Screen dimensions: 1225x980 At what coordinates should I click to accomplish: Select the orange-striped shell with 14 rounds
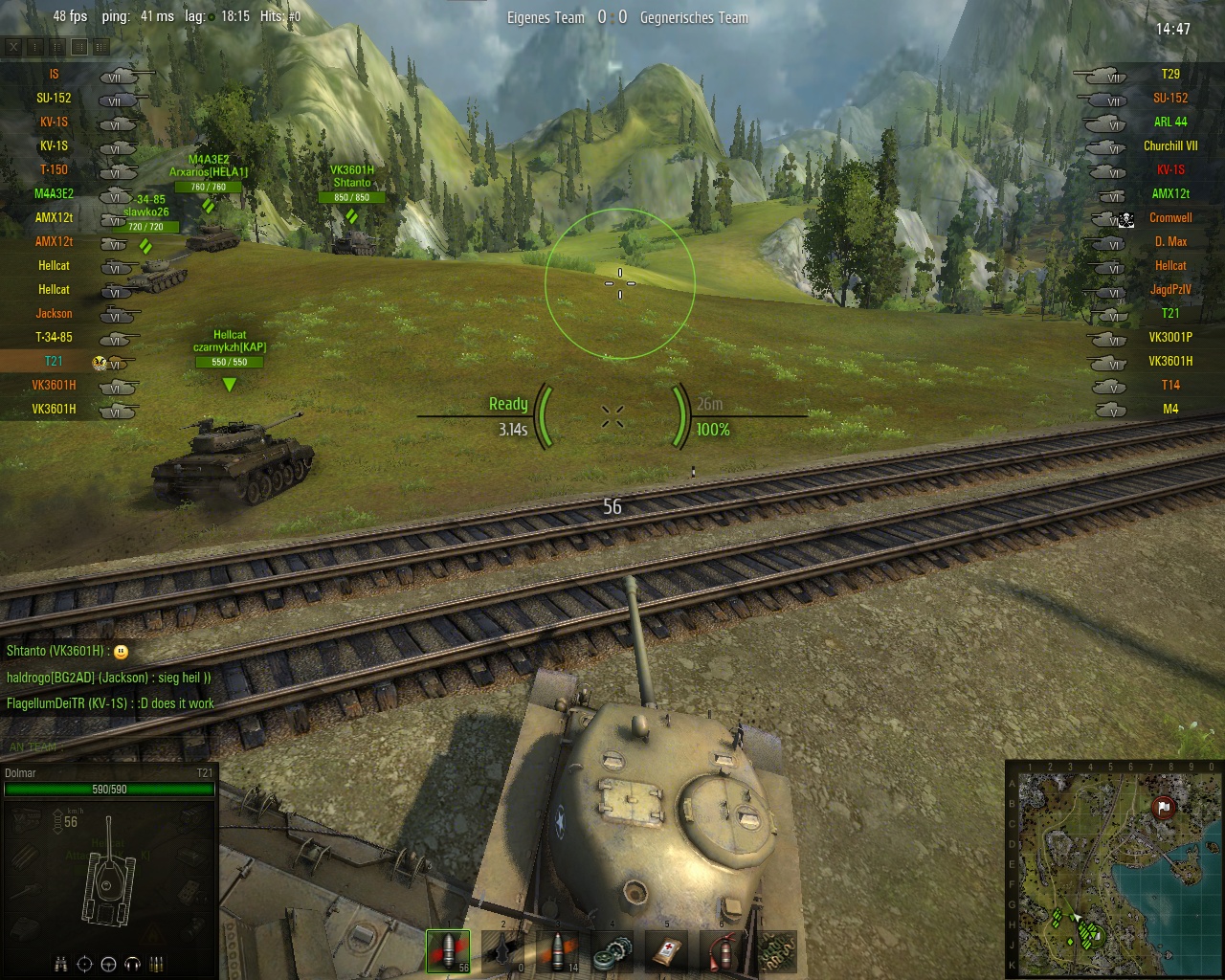coord(559,950)
